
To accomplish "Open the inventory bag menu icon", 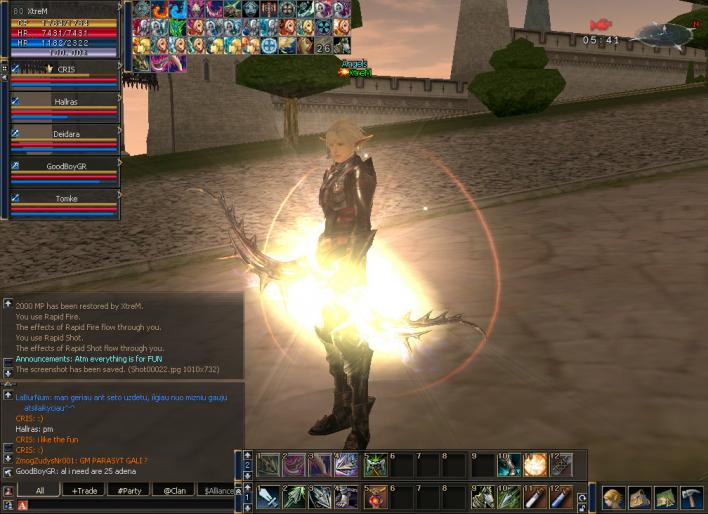I will click(639, 497).
